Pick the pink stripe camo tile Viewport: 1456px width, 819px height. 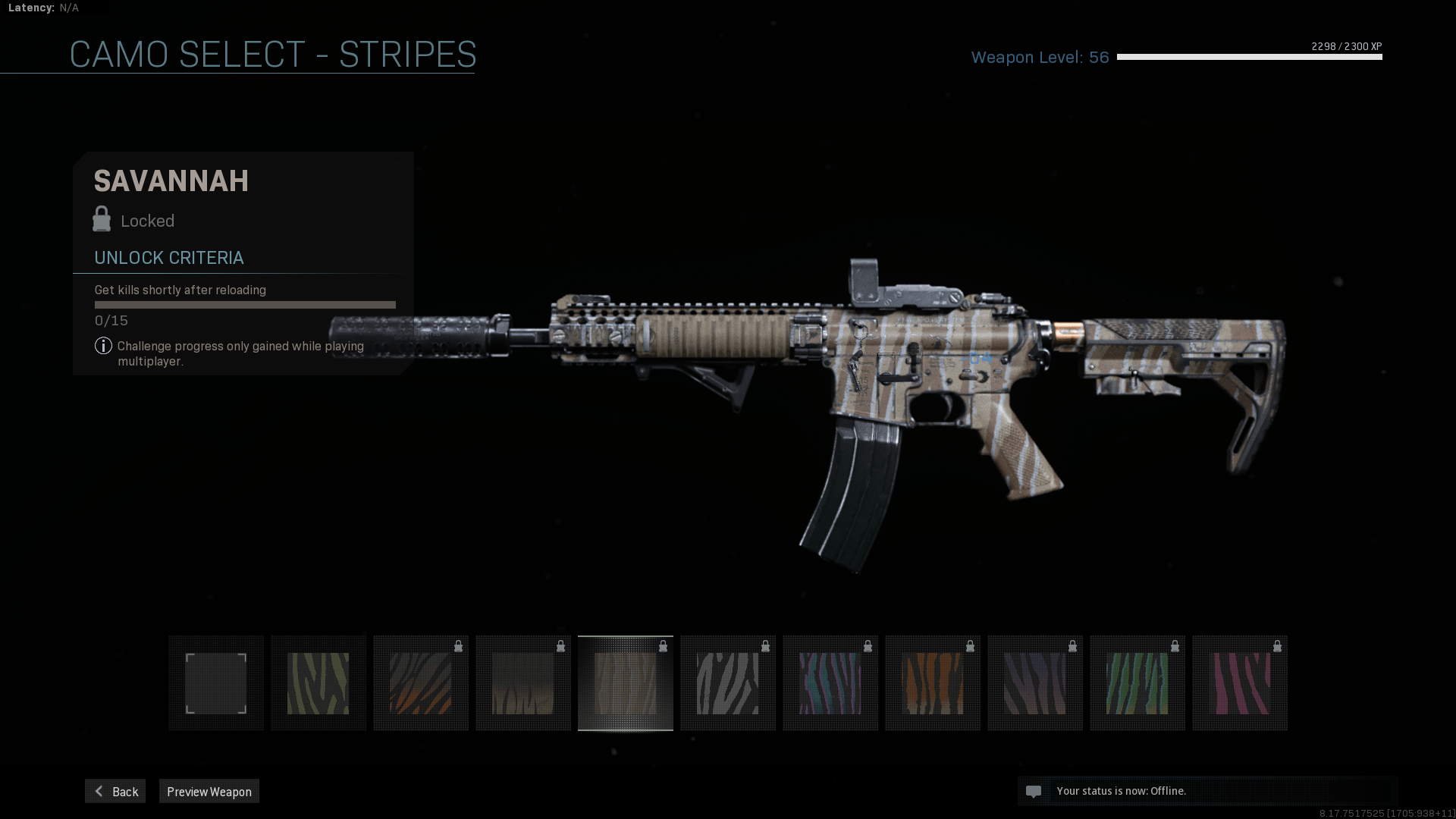pos(1240,683)
